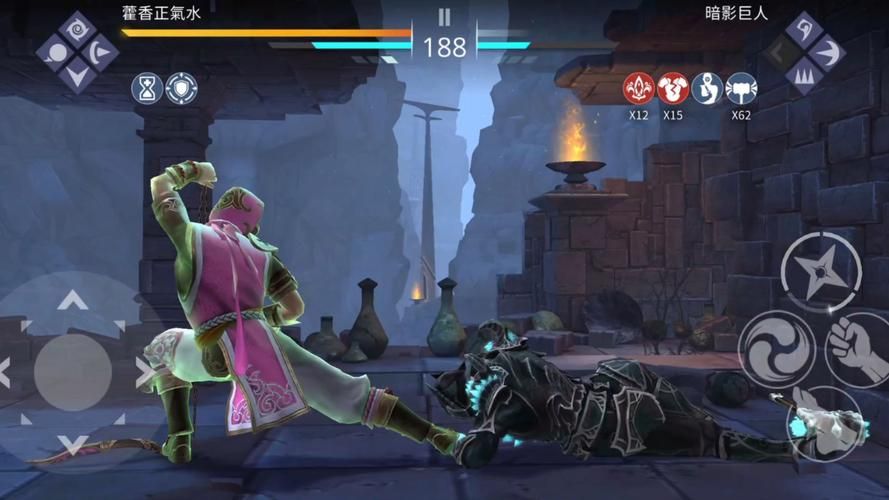Inspect the blue figure status icon
This screenshot has height=500, width=889.
click(x=707, y=89)
